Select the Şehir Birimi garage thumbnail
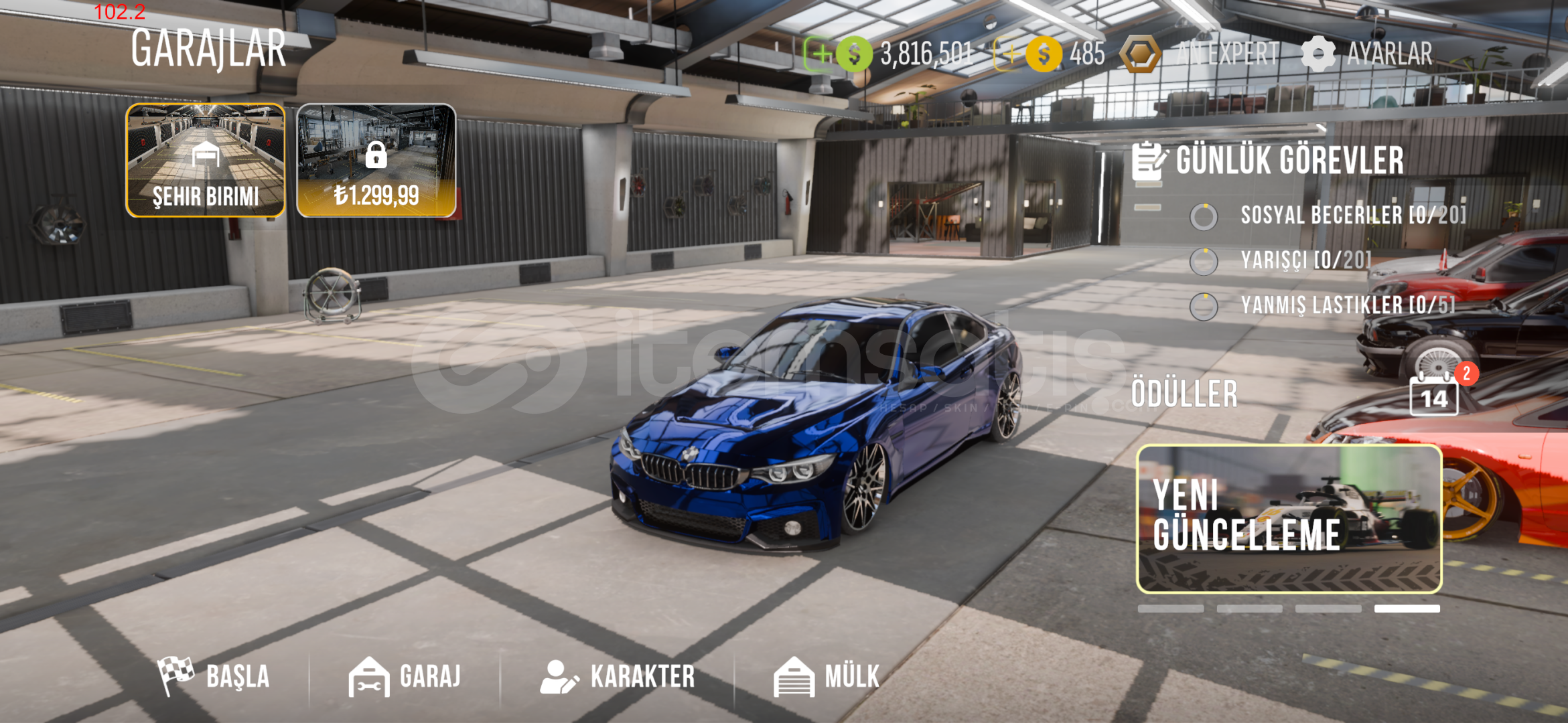 pyautogui.click(x=206, y=160)
